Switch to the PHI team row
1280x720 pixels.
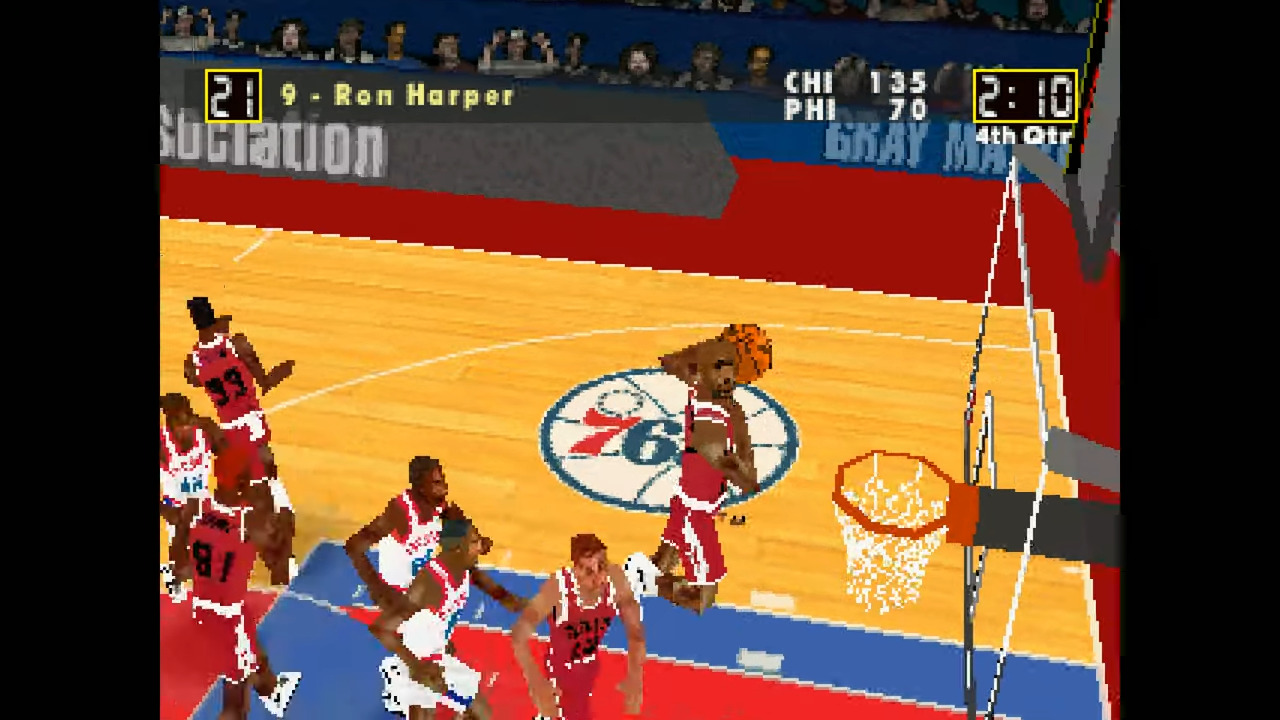pyautogui.click(x=860, y=110)
